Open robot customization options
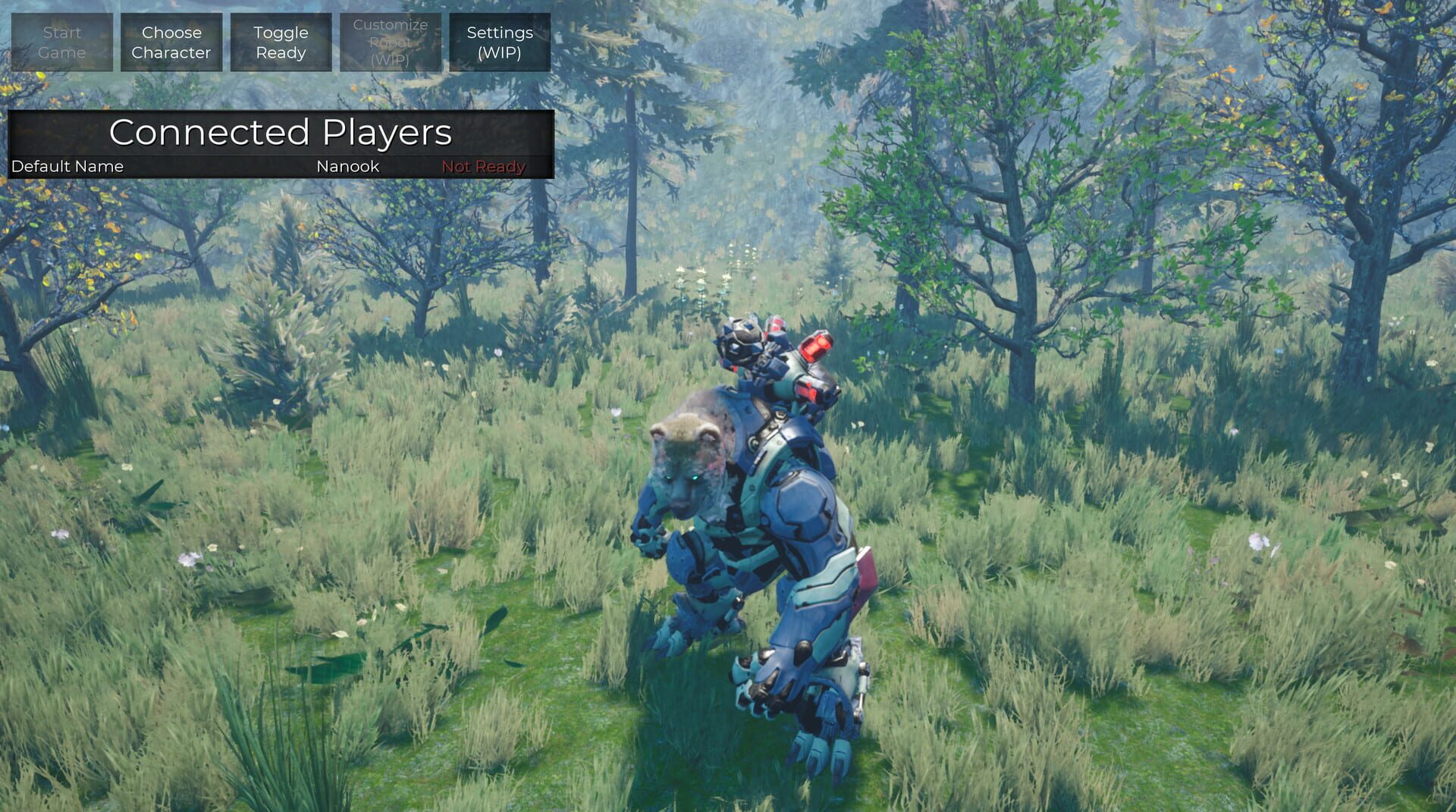The height and width of the screenshot is (812, 1456). [x=391, y=42]
